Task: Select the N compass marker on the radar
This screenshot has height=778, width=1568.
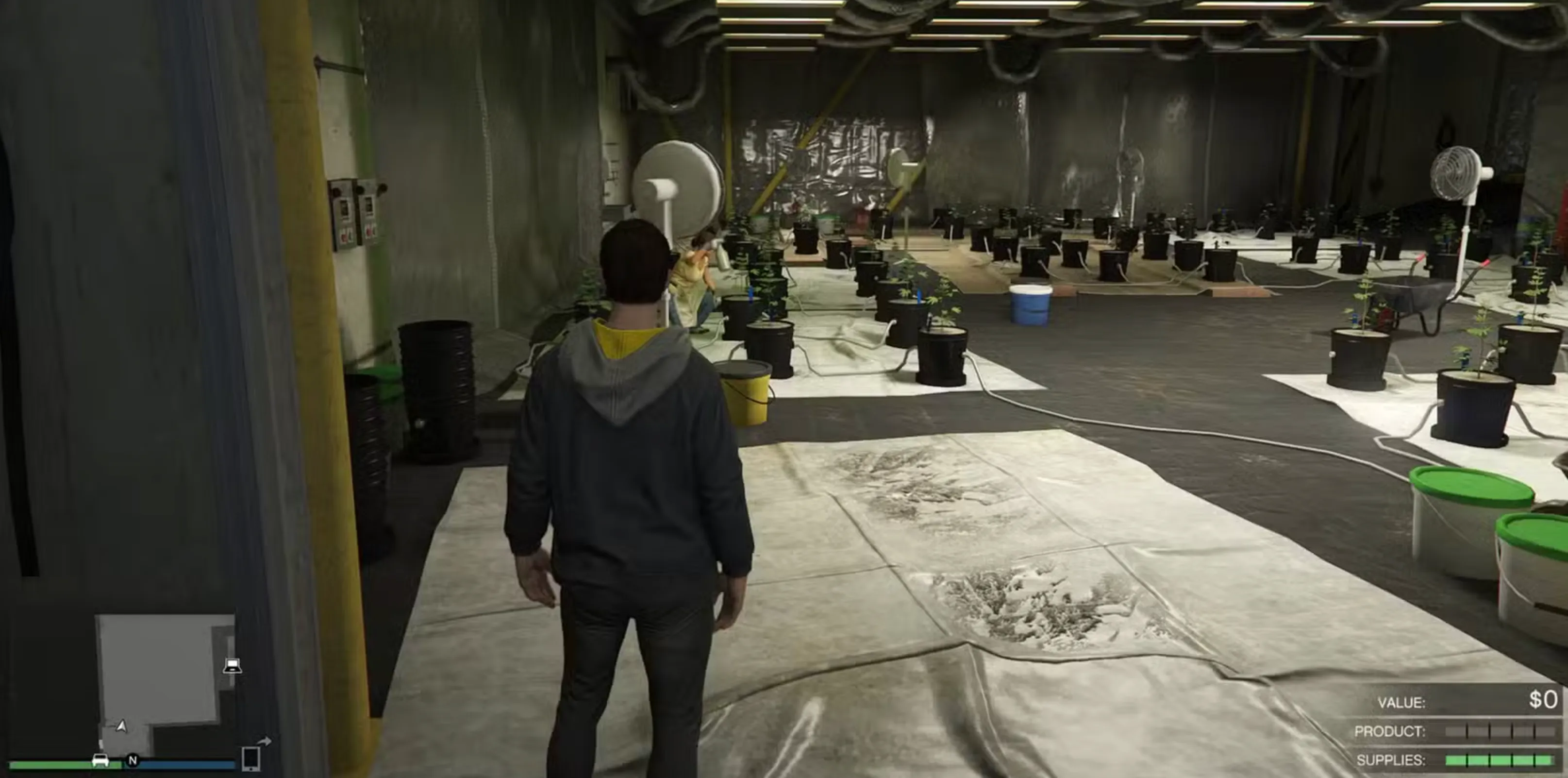Action: click(x=133, y=762)
